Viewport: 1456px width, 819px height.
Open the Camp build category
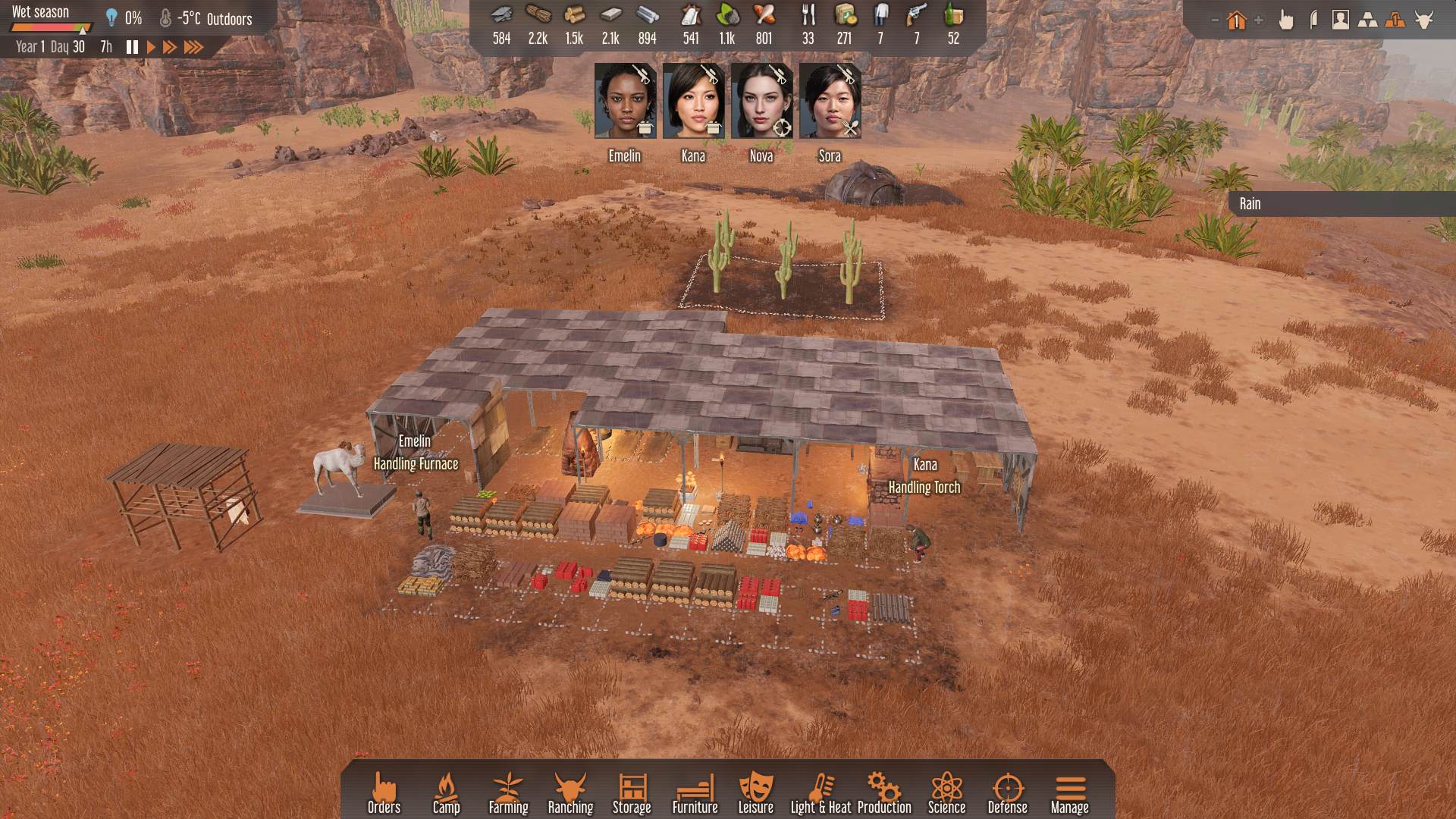click(x=446, y=793)
